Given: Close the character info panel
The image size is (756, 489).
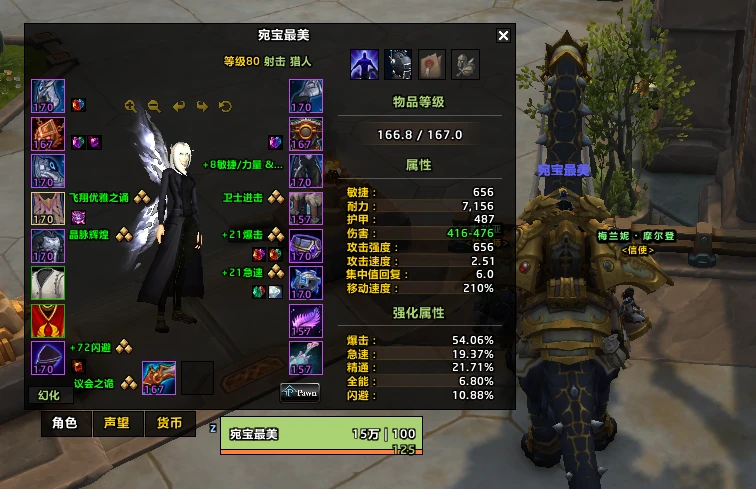Looking at the screenshot, I should coord(503,36).
